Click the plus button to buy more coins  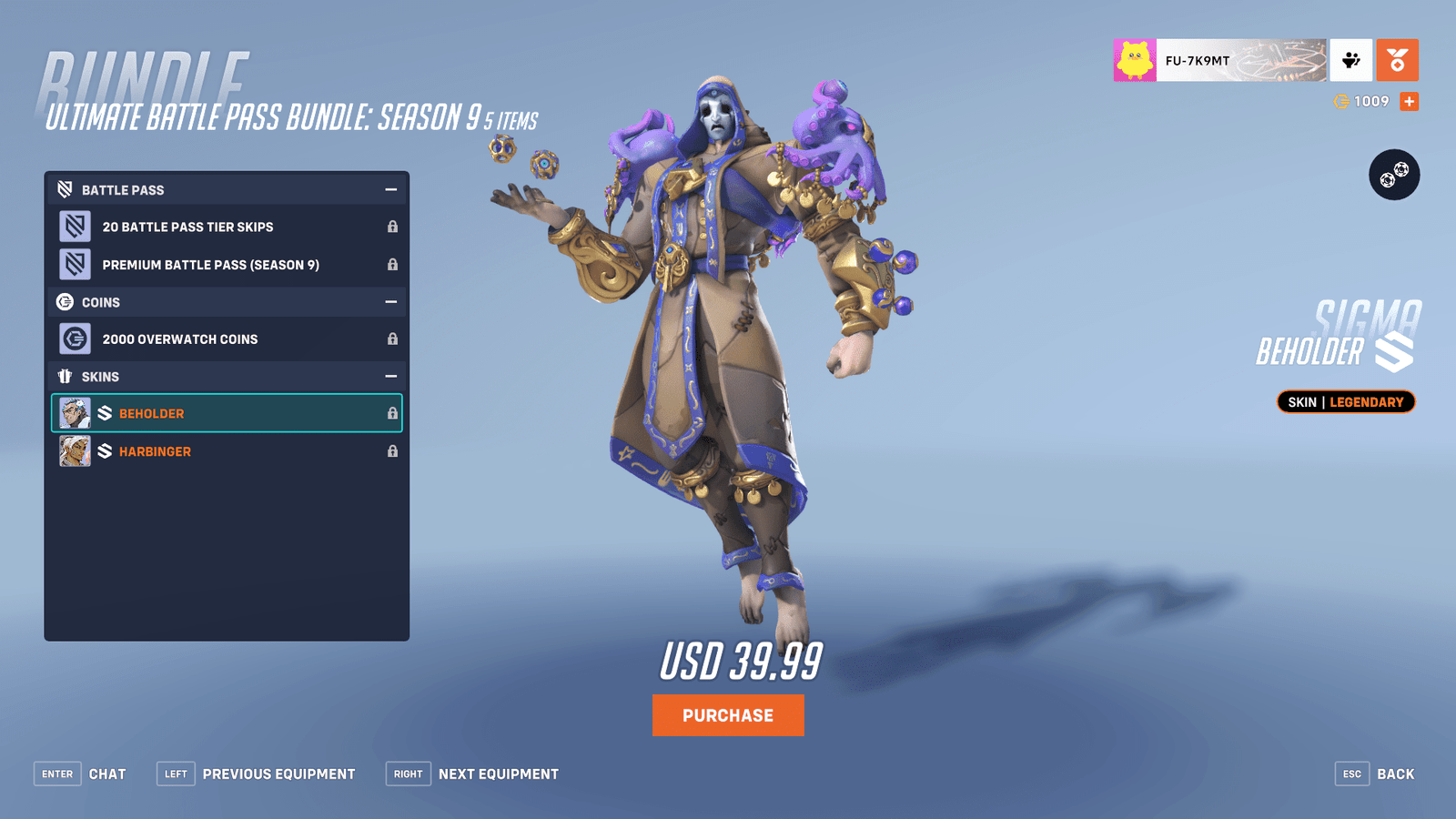tap(1408, 101)
